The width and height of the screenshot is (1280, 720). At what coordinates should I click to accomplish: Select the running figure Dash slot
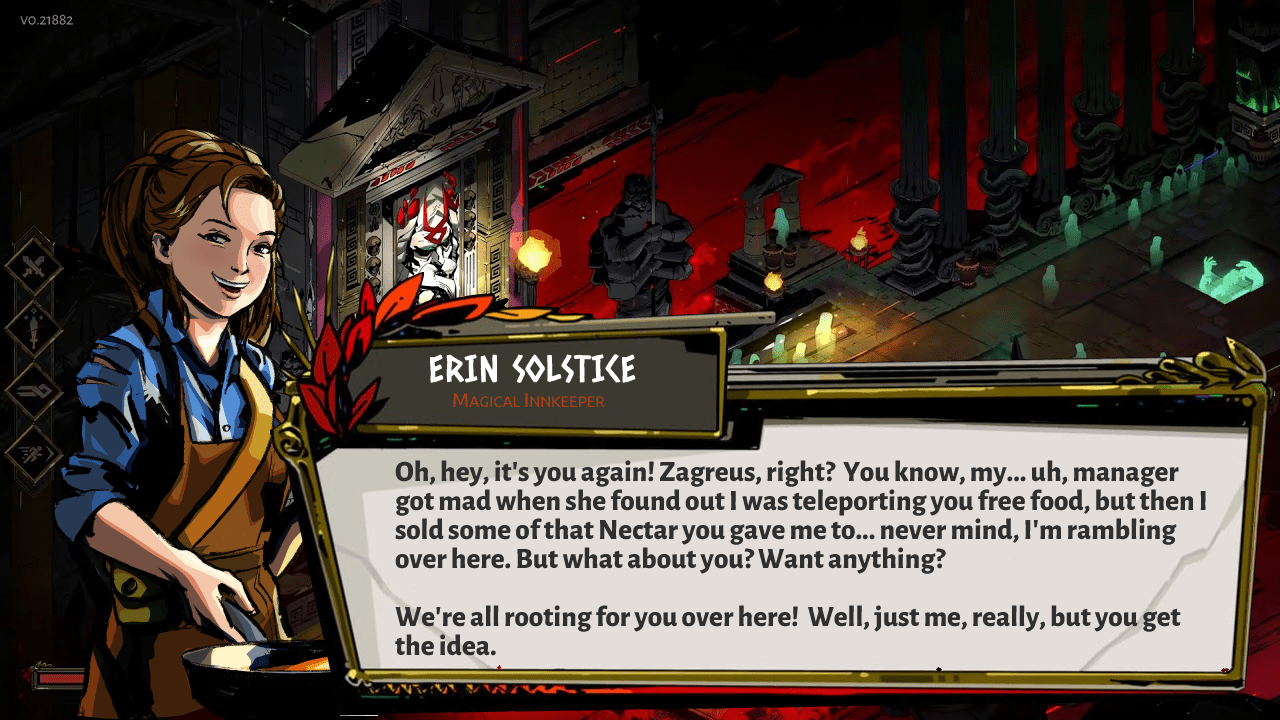[34, 452]
